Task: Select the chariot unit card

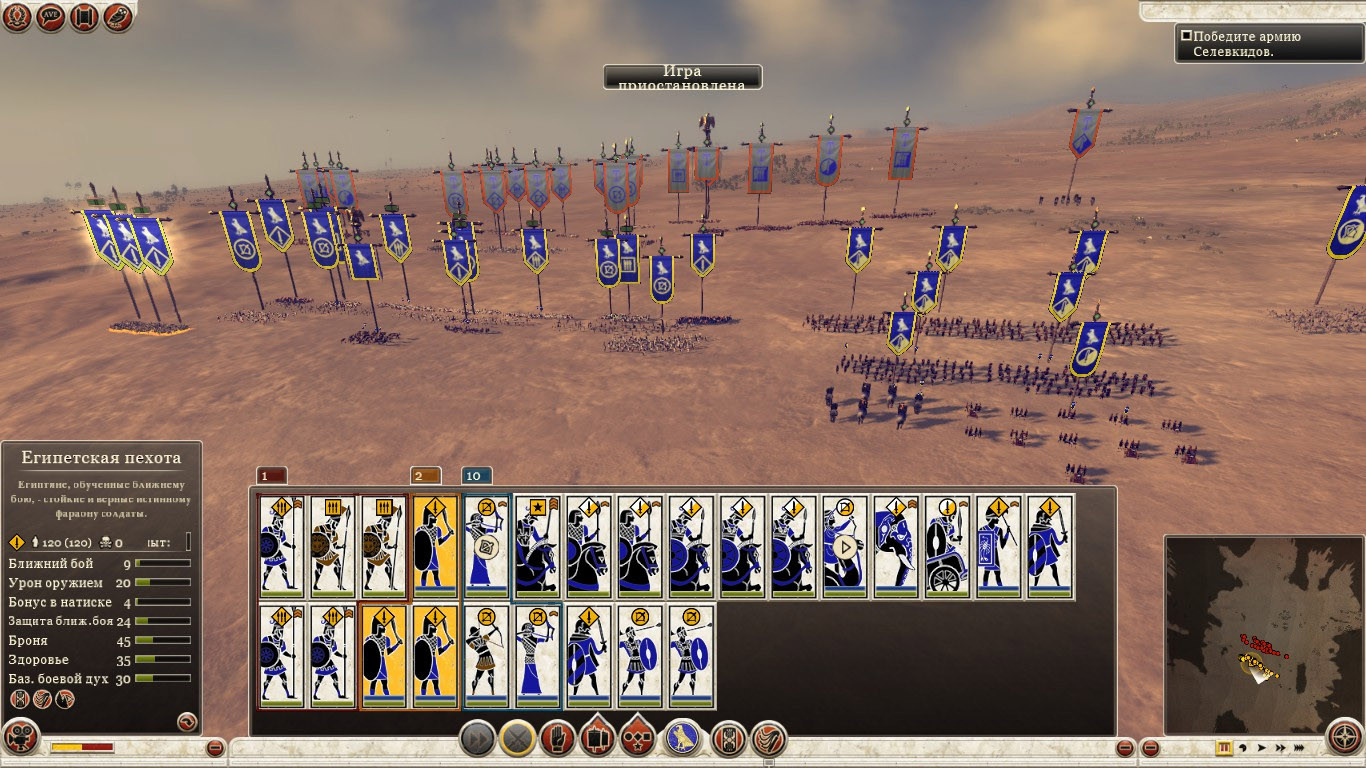Action: click(x=947, y=547)
